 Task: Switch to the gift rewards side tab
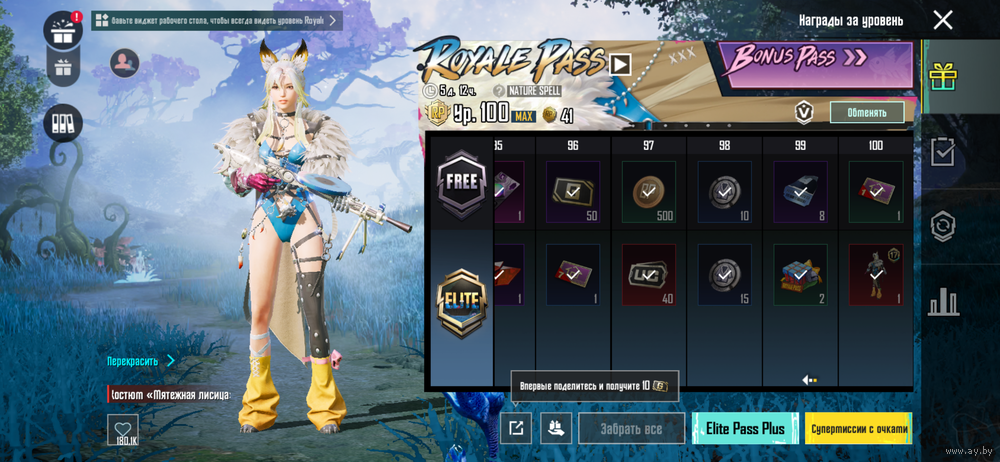(940, 76)
